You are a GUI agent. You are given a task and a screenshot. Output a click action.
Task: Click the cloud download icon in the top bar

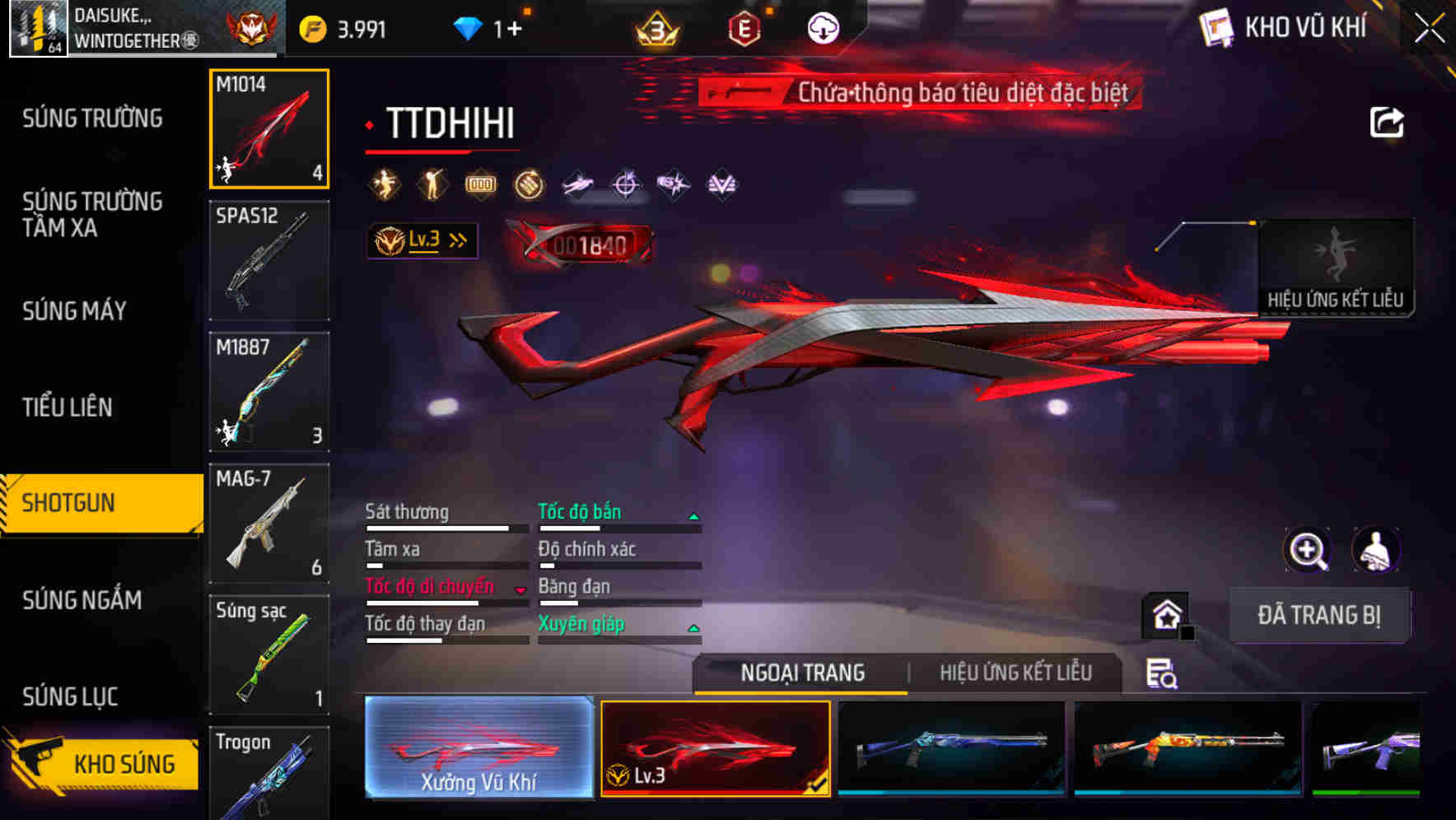pyautogui.click(x=822, y=27)
